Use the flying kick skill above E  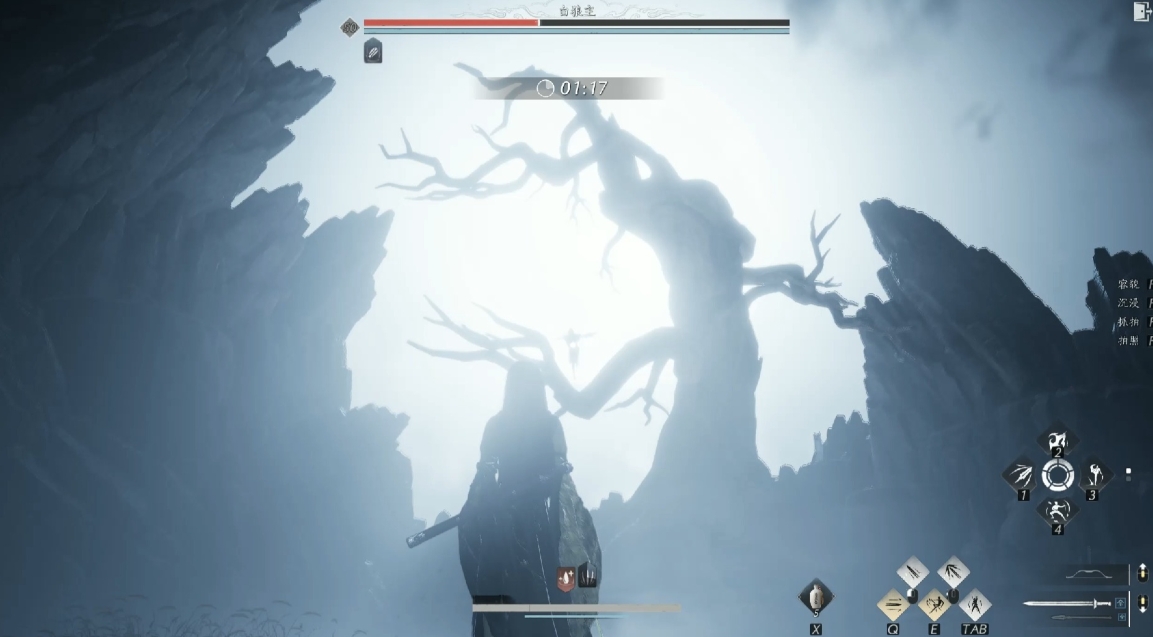point(934,604)
